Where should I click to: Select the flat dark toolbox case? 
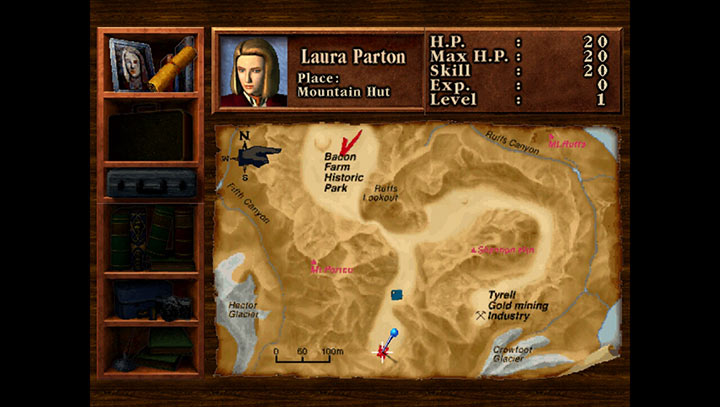click(x=150, y=182)
